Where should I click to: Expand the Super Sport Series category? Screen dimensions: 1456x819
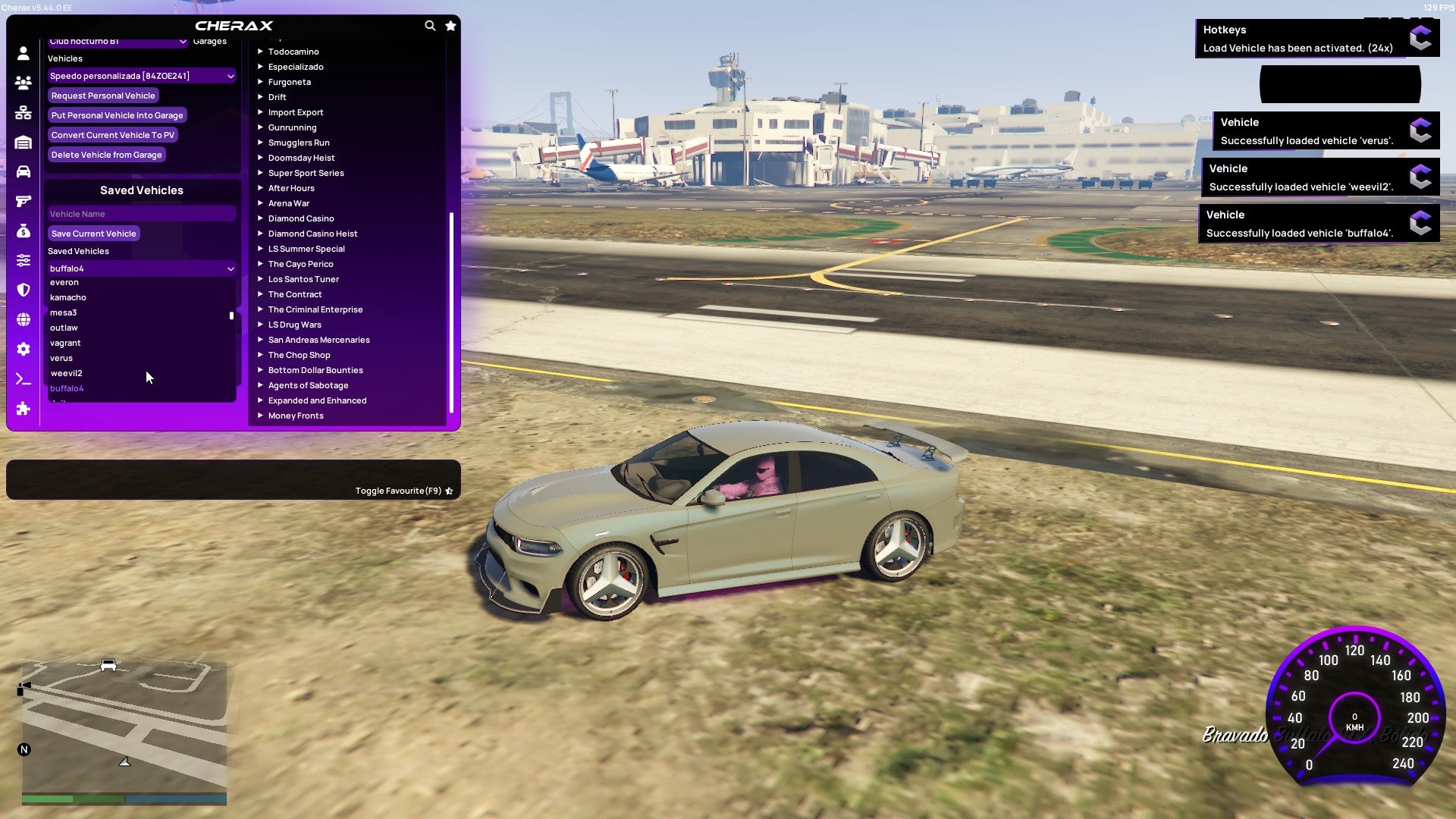click(306, 173)
